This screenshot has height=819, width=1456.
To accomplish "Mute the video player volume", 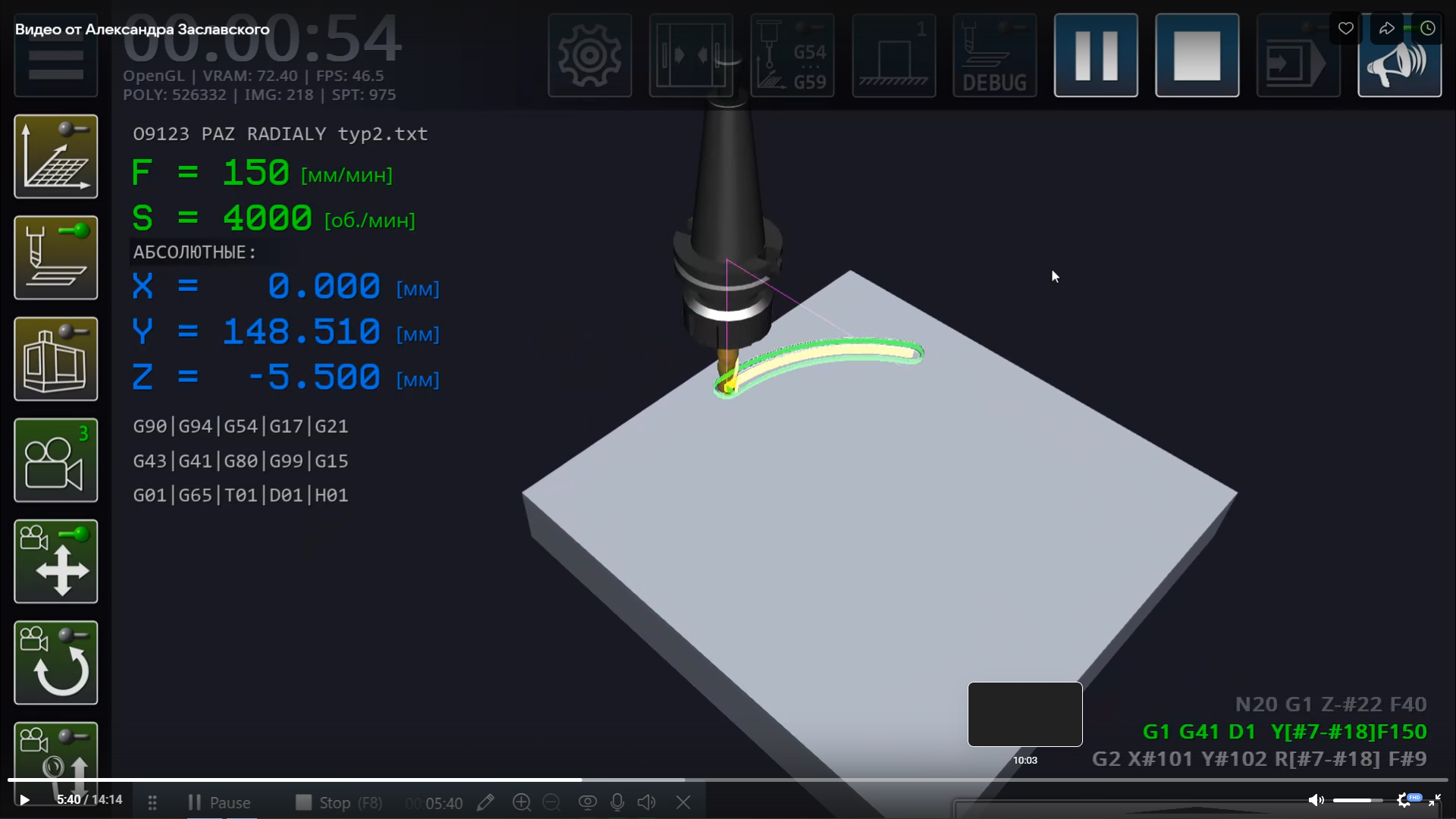I will 1316,799.
